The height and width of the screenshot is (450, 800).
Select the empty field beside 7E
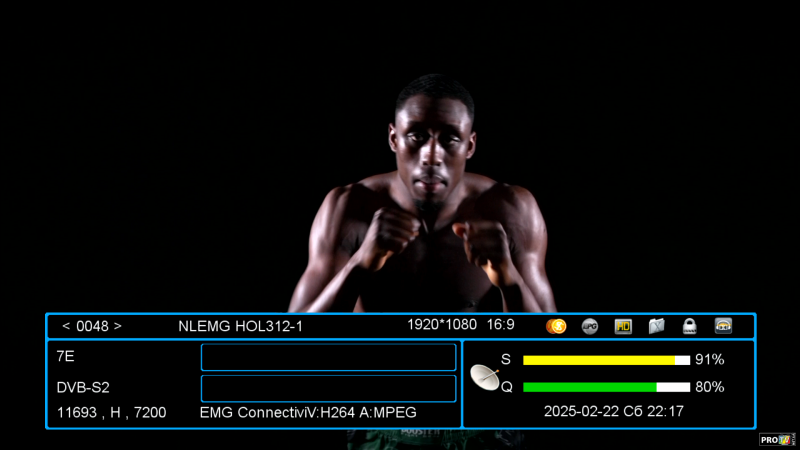tap(328, 357)
